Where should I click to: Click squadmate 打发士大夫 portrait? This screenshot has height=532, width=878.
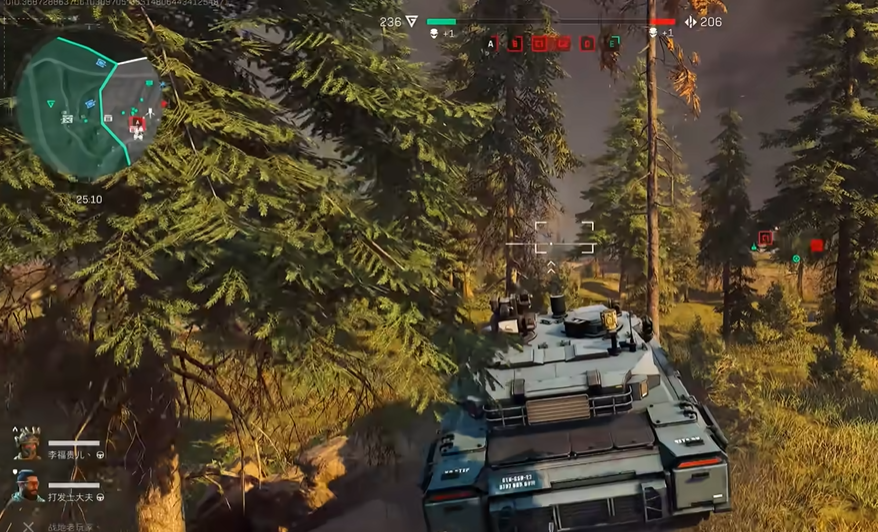(x=27, y=486)
